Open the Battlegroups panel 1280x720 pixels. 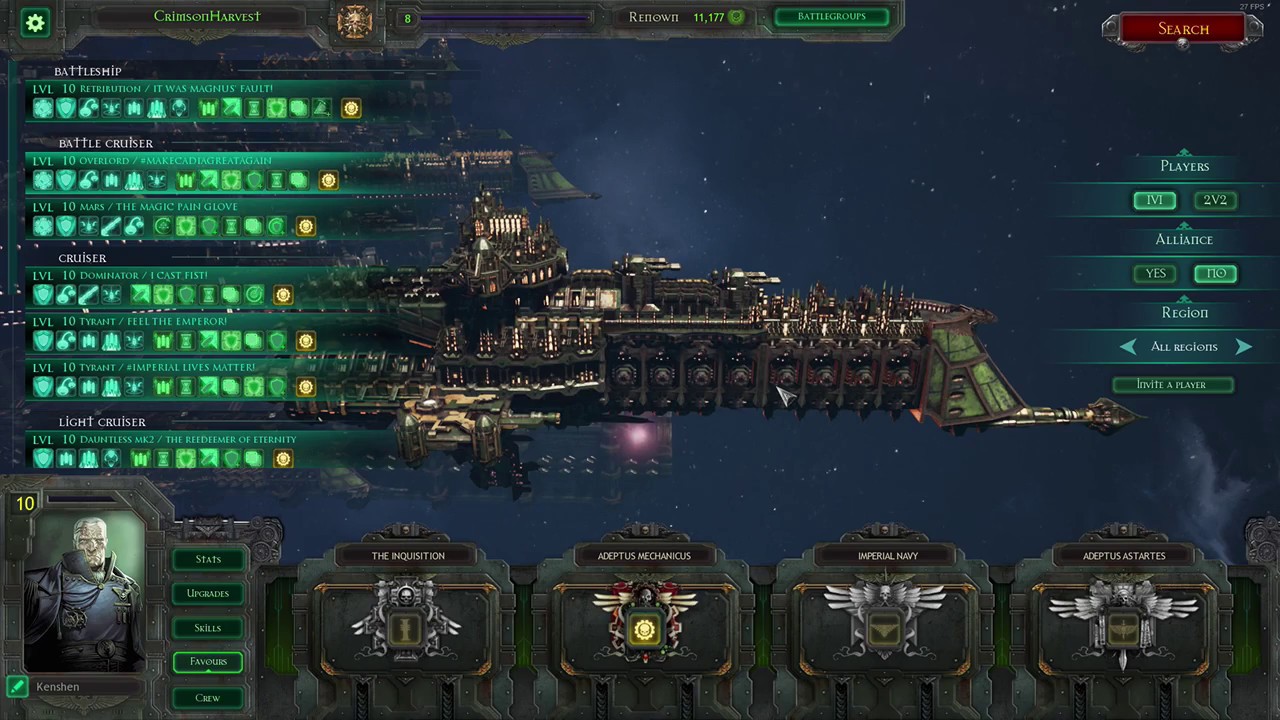(831, 17)
